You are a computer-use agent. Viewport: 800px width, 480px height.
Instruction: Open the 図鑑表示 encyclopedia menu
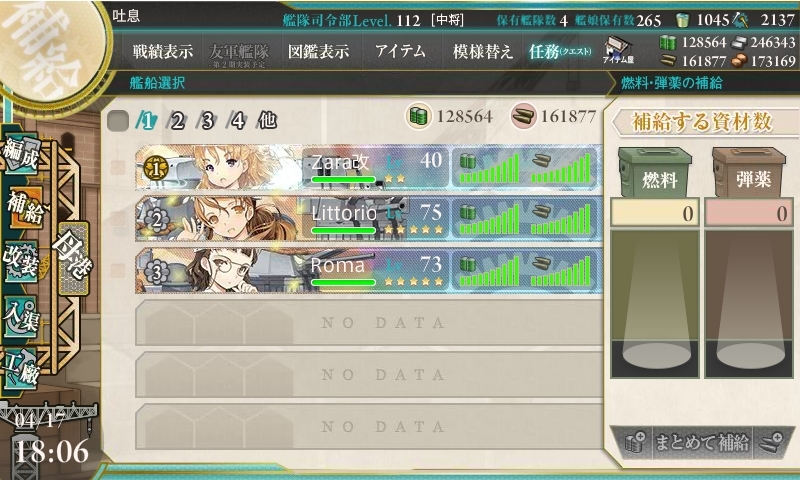tap(318, 52)
